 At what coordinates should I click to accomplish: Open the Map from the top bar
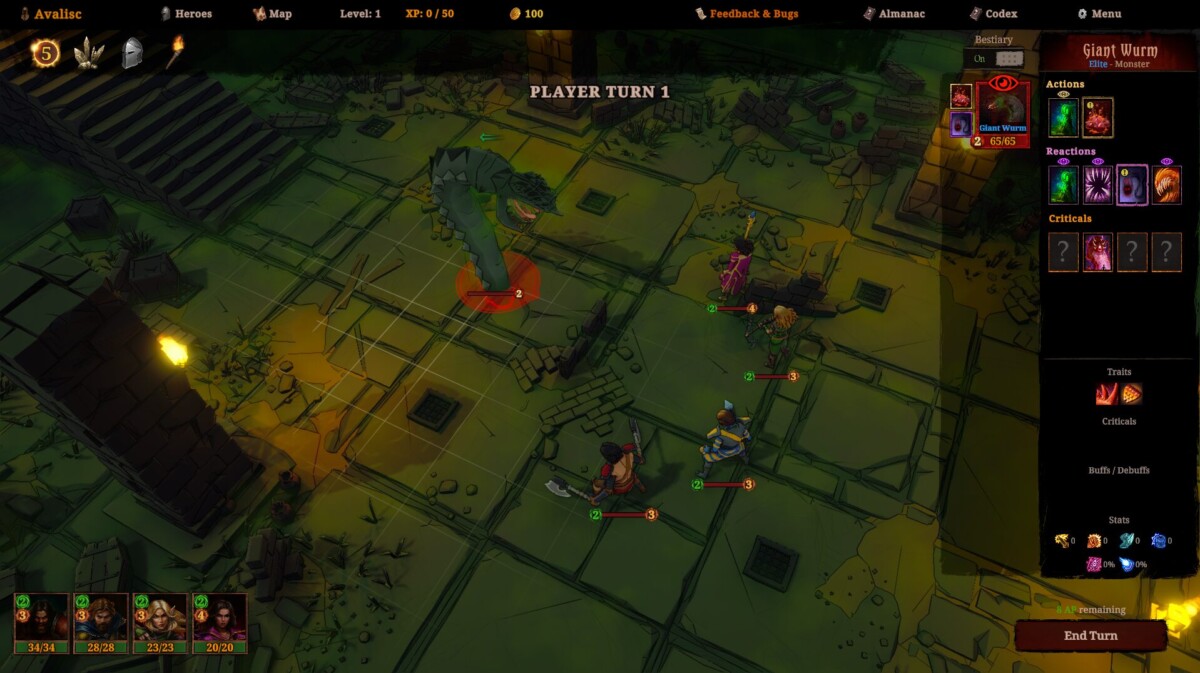pyautogui.click(x=272, y=14)
